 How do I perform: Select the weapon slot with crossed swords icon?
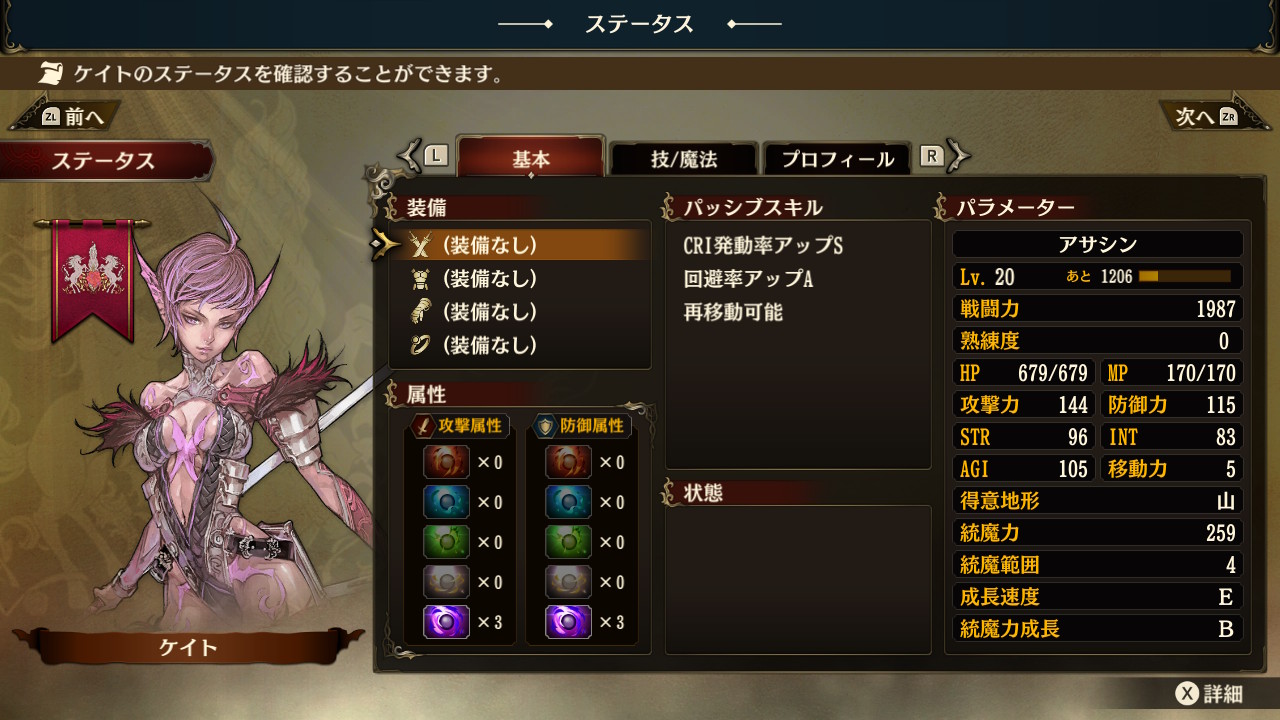pos(520,245)
